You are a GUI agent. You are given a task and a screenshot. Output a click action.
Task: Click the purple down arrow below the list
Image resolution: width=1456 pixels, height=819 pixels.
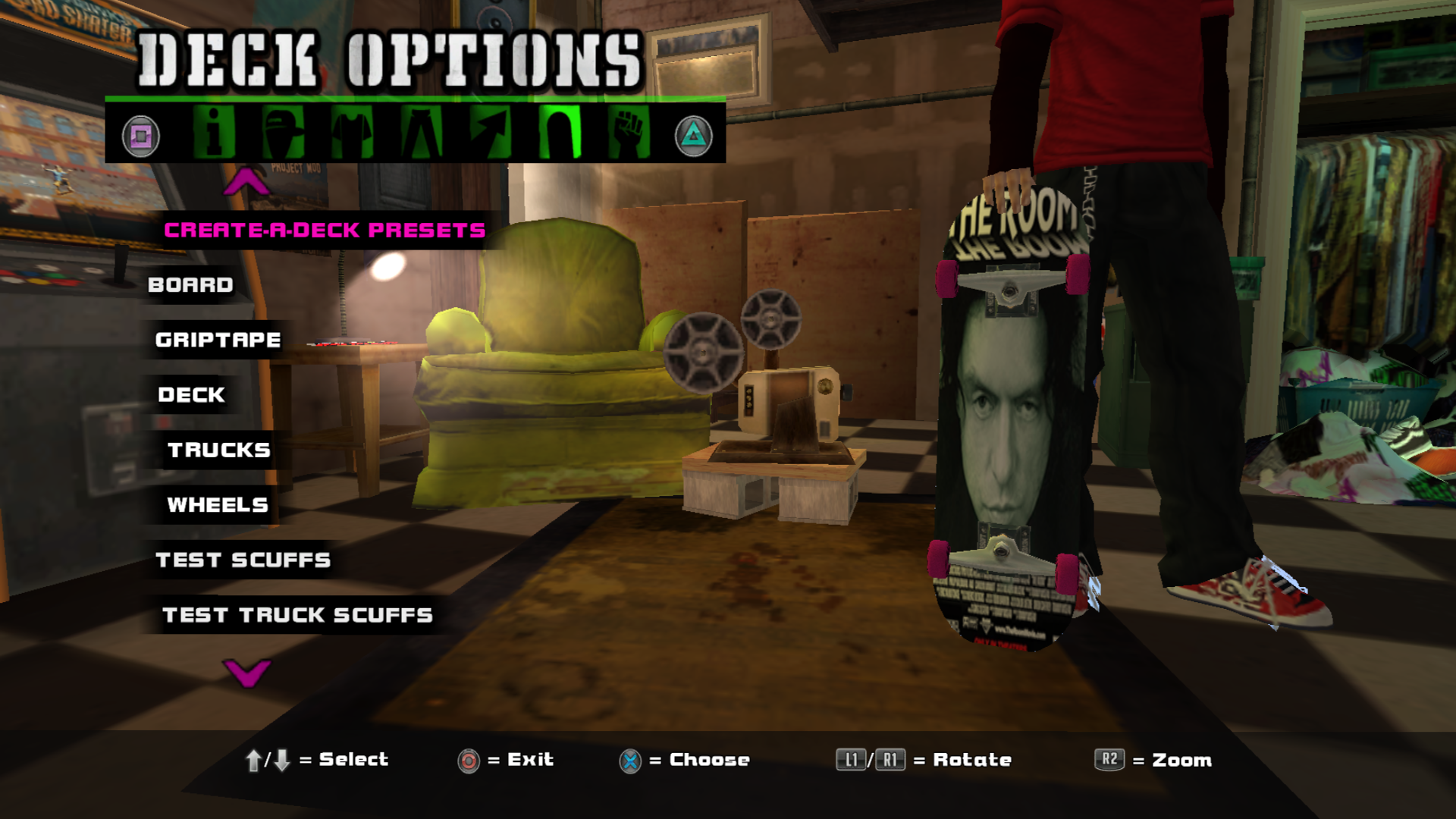pyautogui.click(x=246, y=672)
